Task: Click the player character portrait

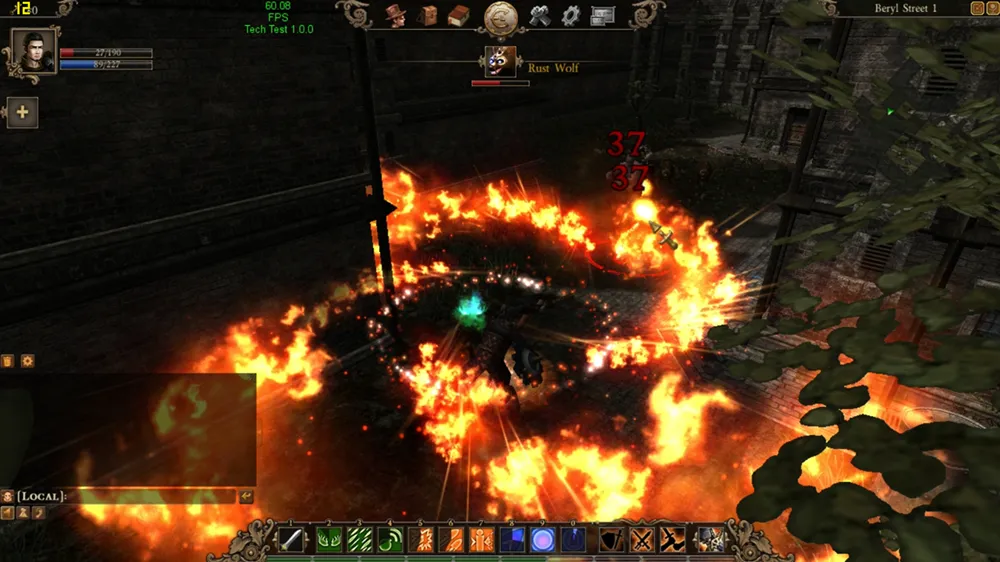Action: click(34, 50)
